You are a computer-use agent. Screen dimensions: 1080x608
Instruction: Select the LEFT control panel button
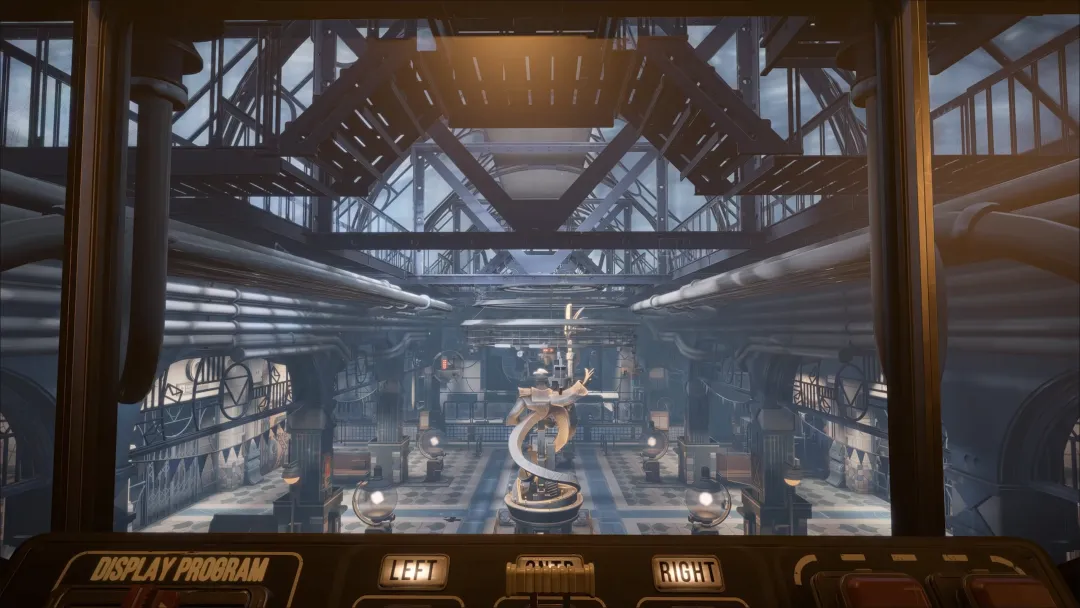(x=413, y=571)
